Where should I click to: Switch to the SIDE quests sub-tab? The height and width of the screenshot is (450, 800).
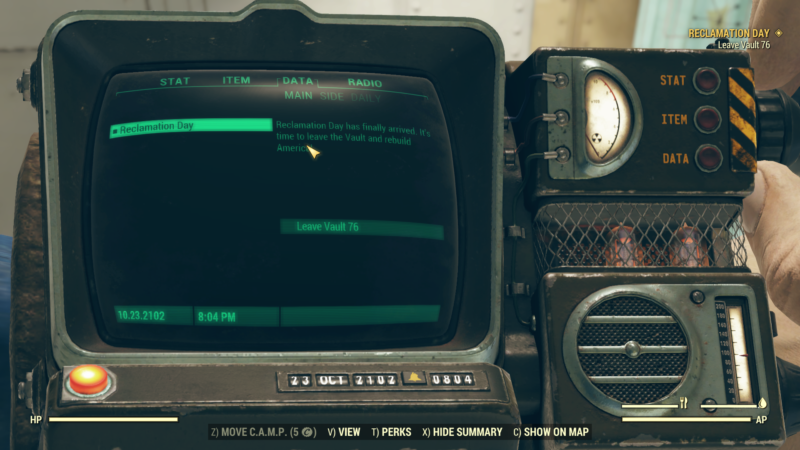pyautogui.click(x=330, y=96)
